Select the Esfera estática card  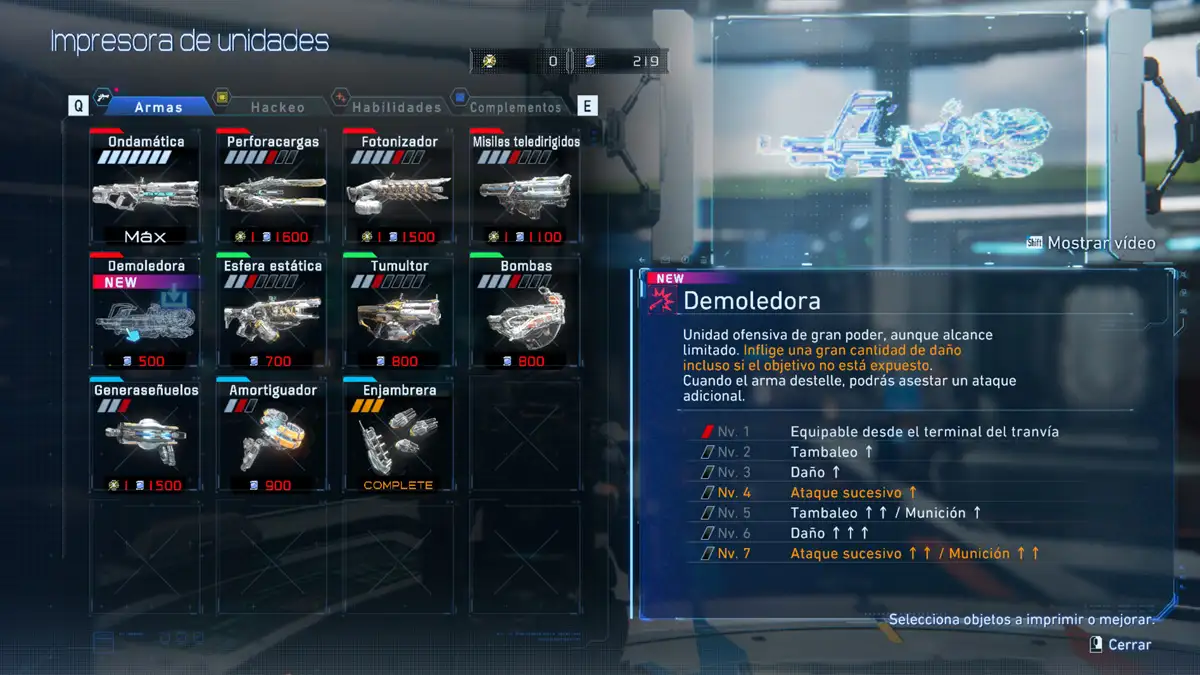(272, 312)
